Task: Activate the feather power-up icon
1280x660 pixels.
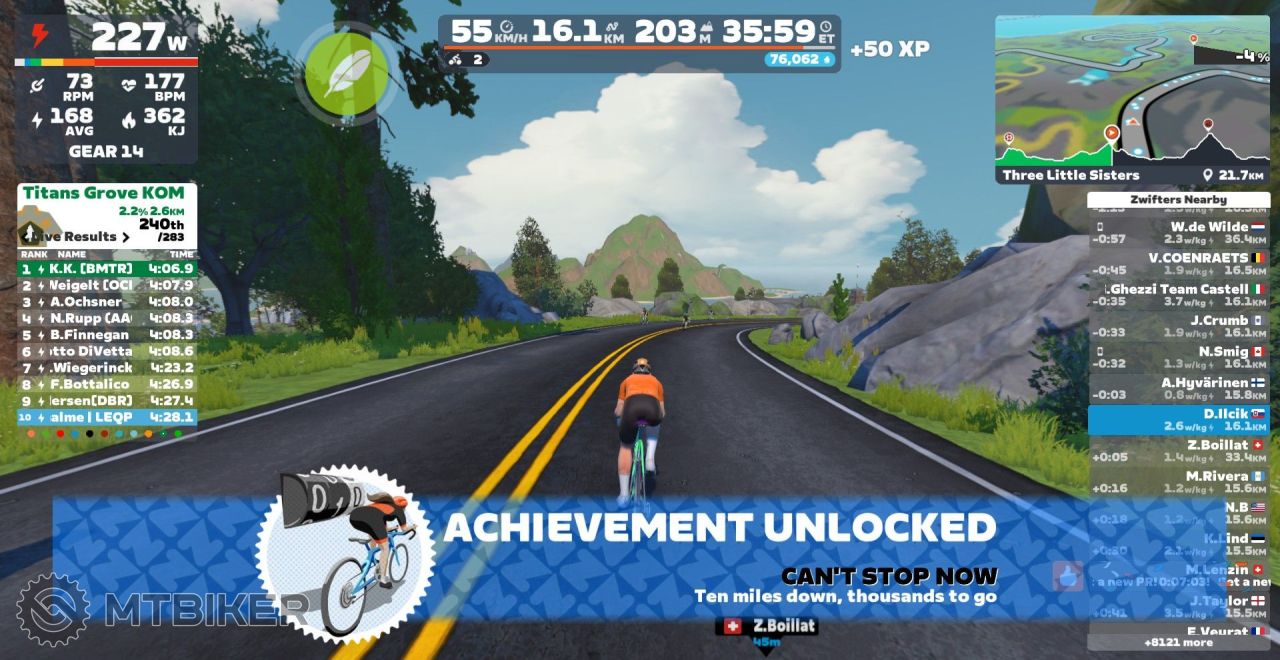Action: [x=345, y=73]
